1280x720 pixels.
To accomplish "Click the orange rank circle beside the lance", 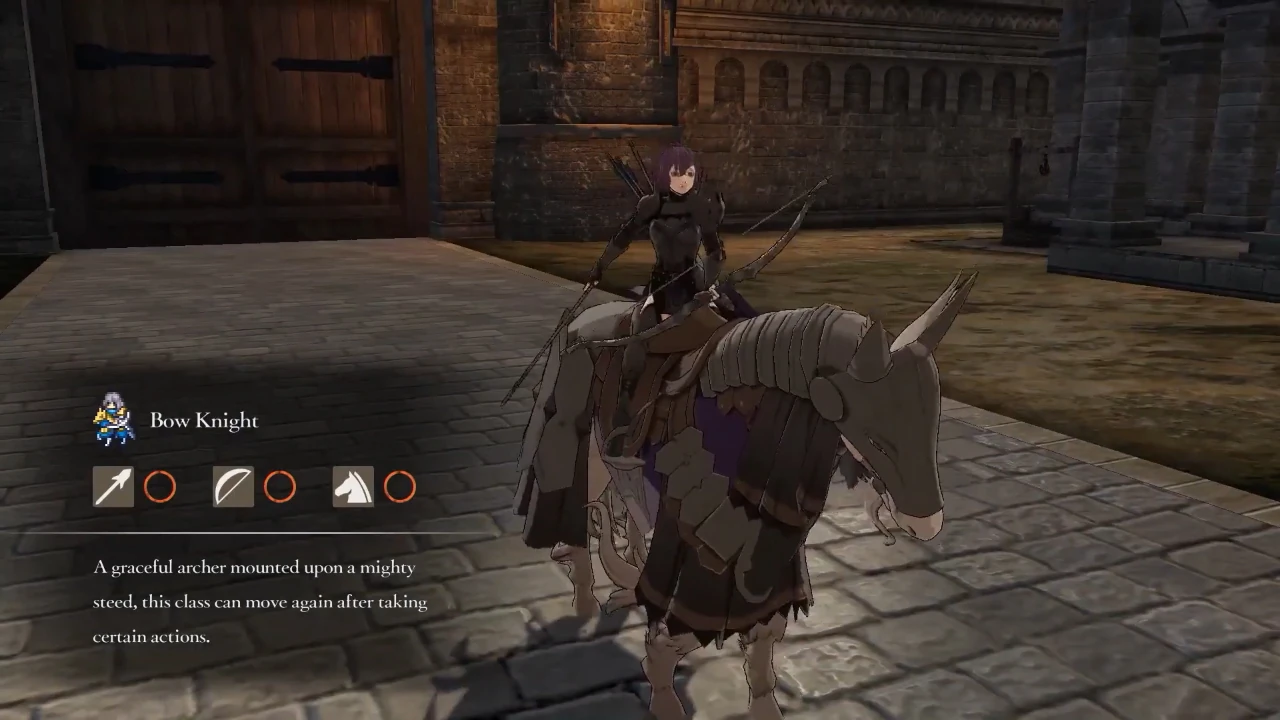I will [x=159, y=487].
